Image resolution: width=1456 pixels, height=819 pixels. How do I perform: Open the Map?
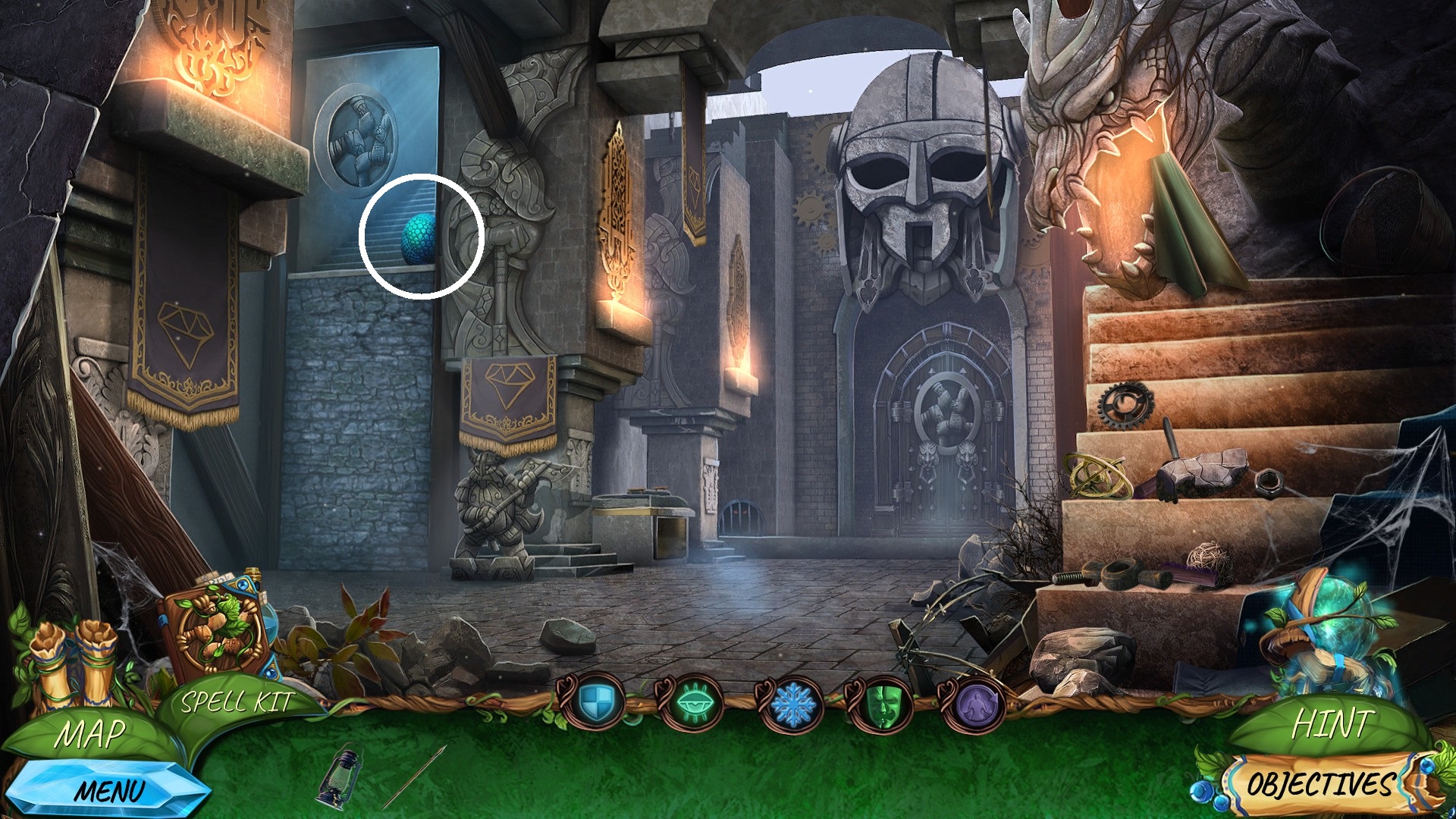point(89,733)
